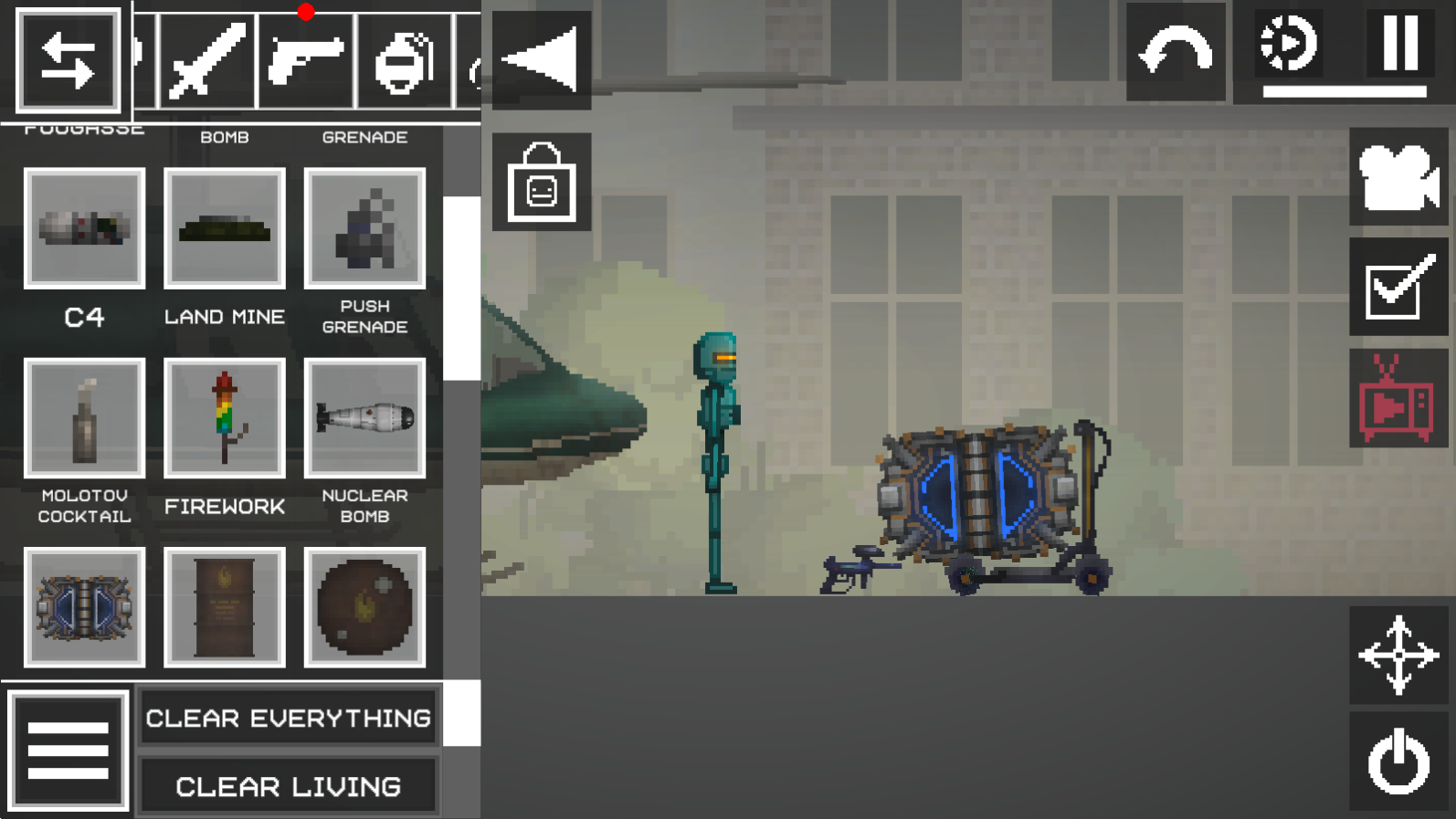Viewport: 1456px width, 819px height.
Task: Pause the simulation
Action: (1399, 43)
